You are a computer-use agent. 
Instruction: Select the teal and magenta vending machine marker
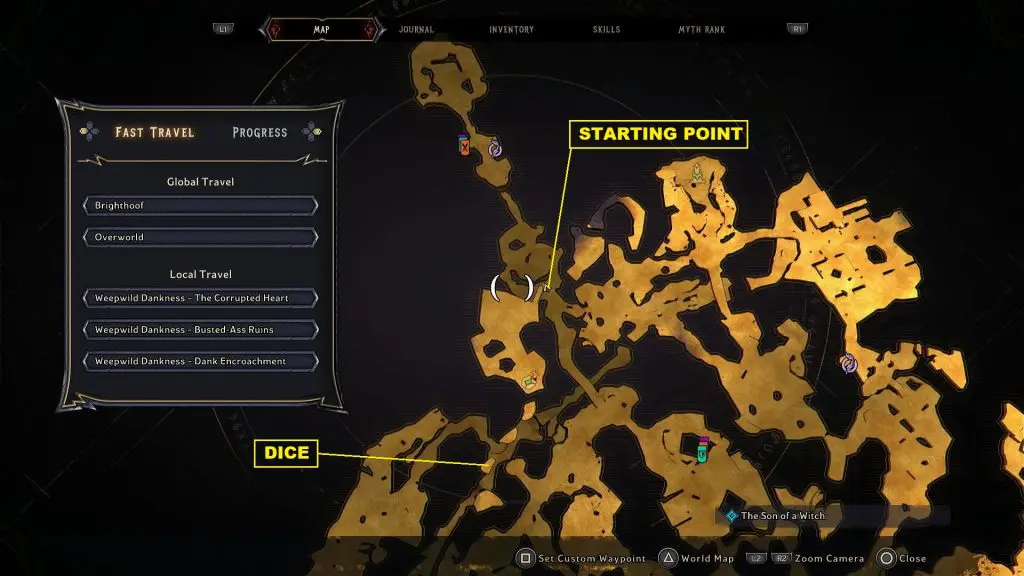703,450
